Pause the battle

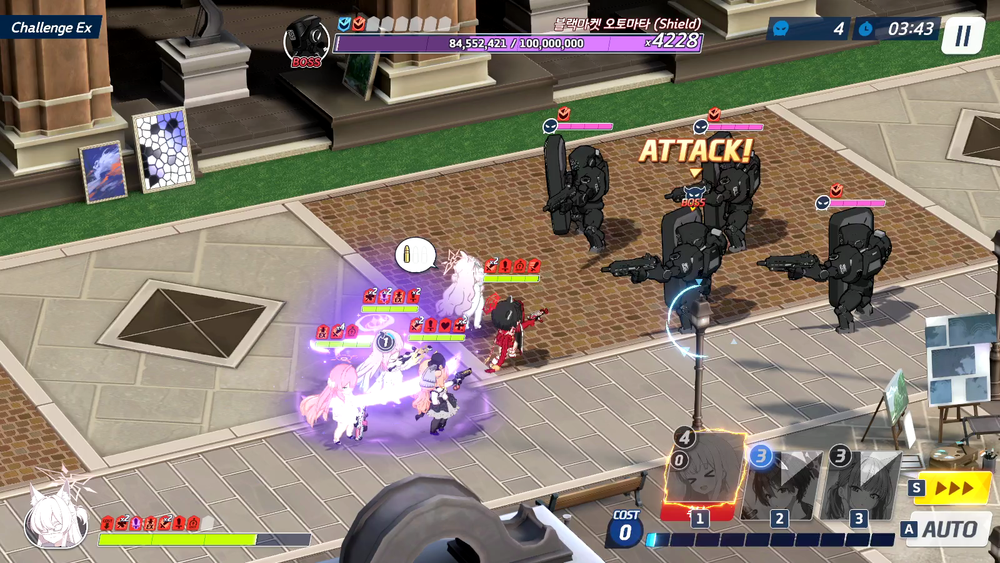point(962,36)
